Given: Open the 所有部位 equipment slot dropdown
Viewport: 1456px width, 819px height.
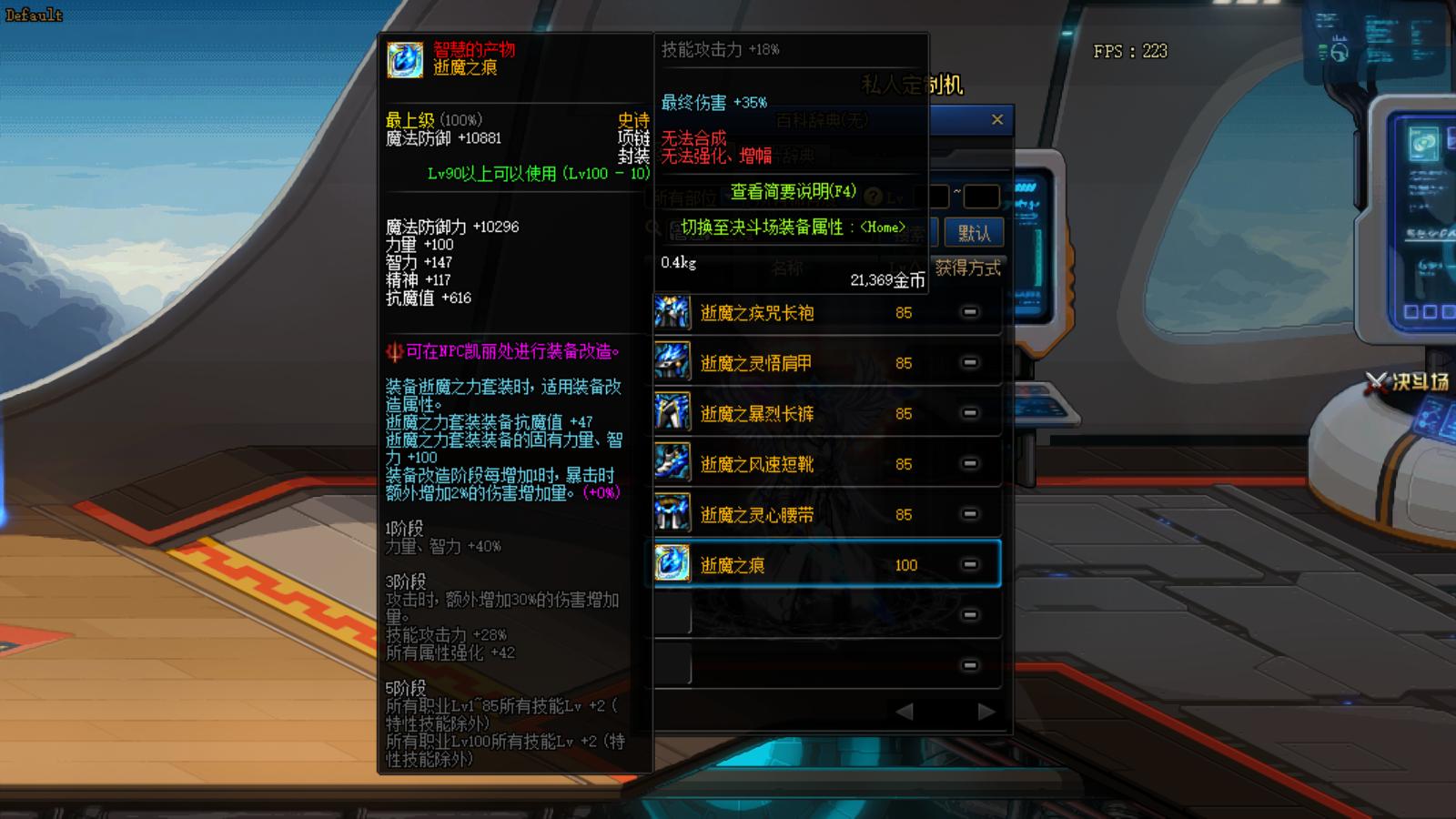Looking at the screenshot, I should coord(687,196).
